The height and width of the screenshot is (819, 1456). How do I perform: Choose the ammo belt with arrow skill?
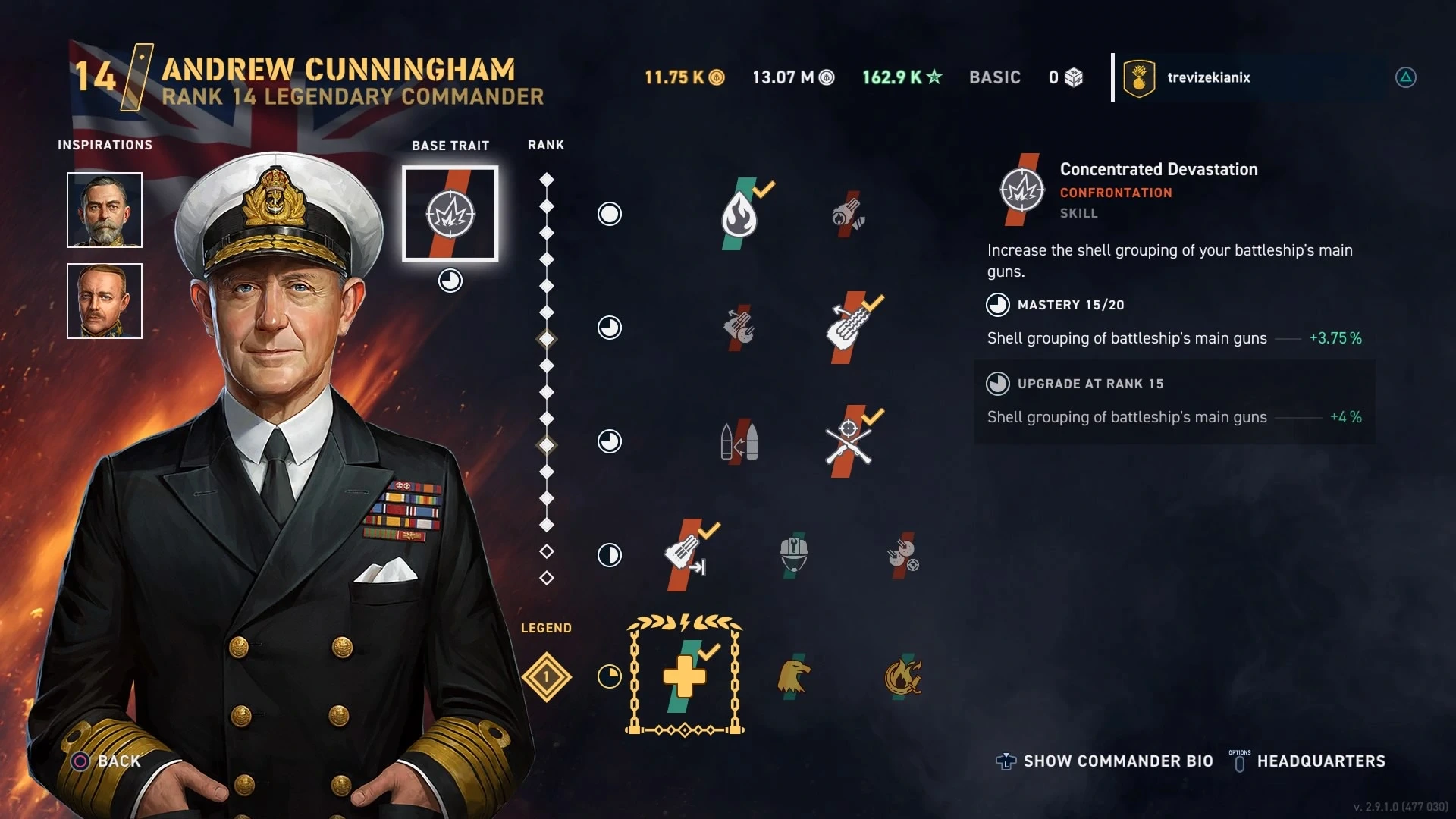pos(685,555)
